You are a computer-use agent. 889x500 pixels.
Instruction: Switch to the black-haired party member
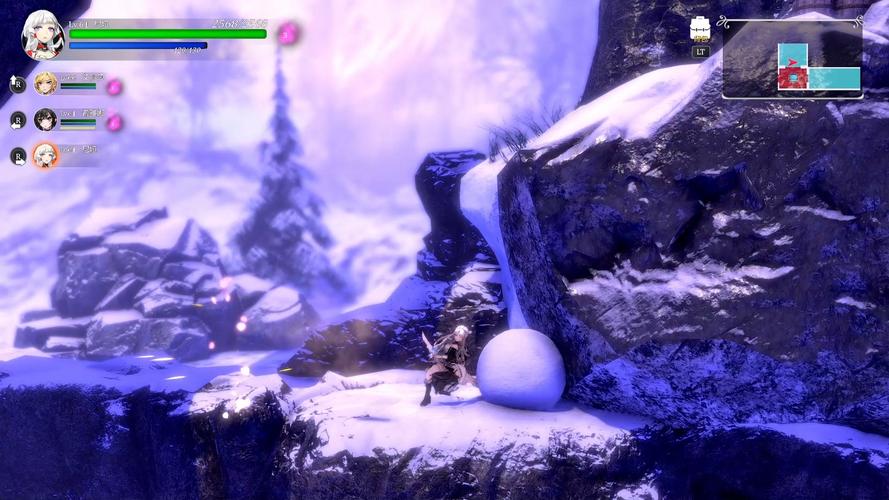coord(45,120)
